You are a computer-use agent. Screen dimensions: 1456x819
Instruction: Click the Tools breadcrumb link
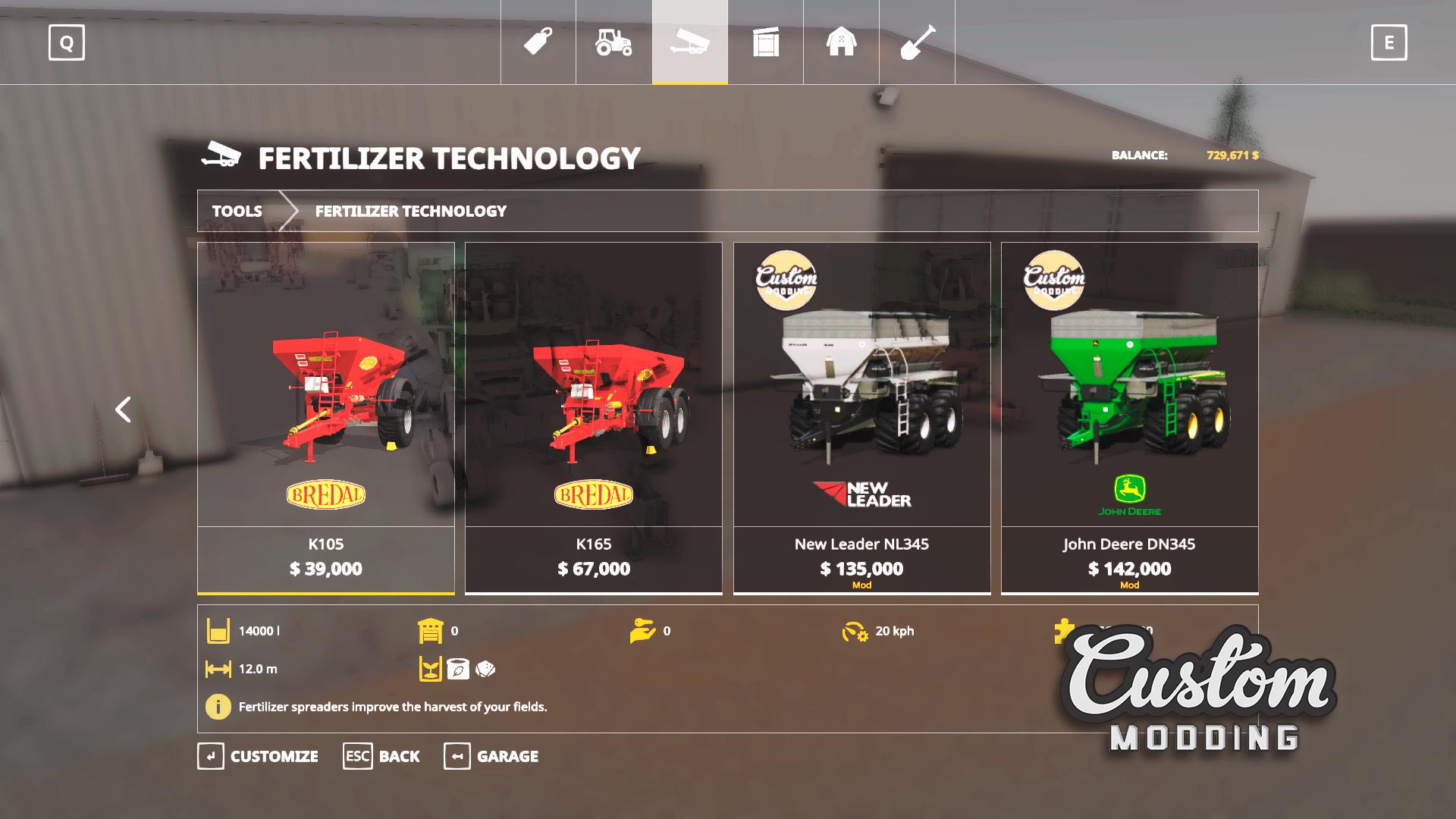(x=237, y=211)
